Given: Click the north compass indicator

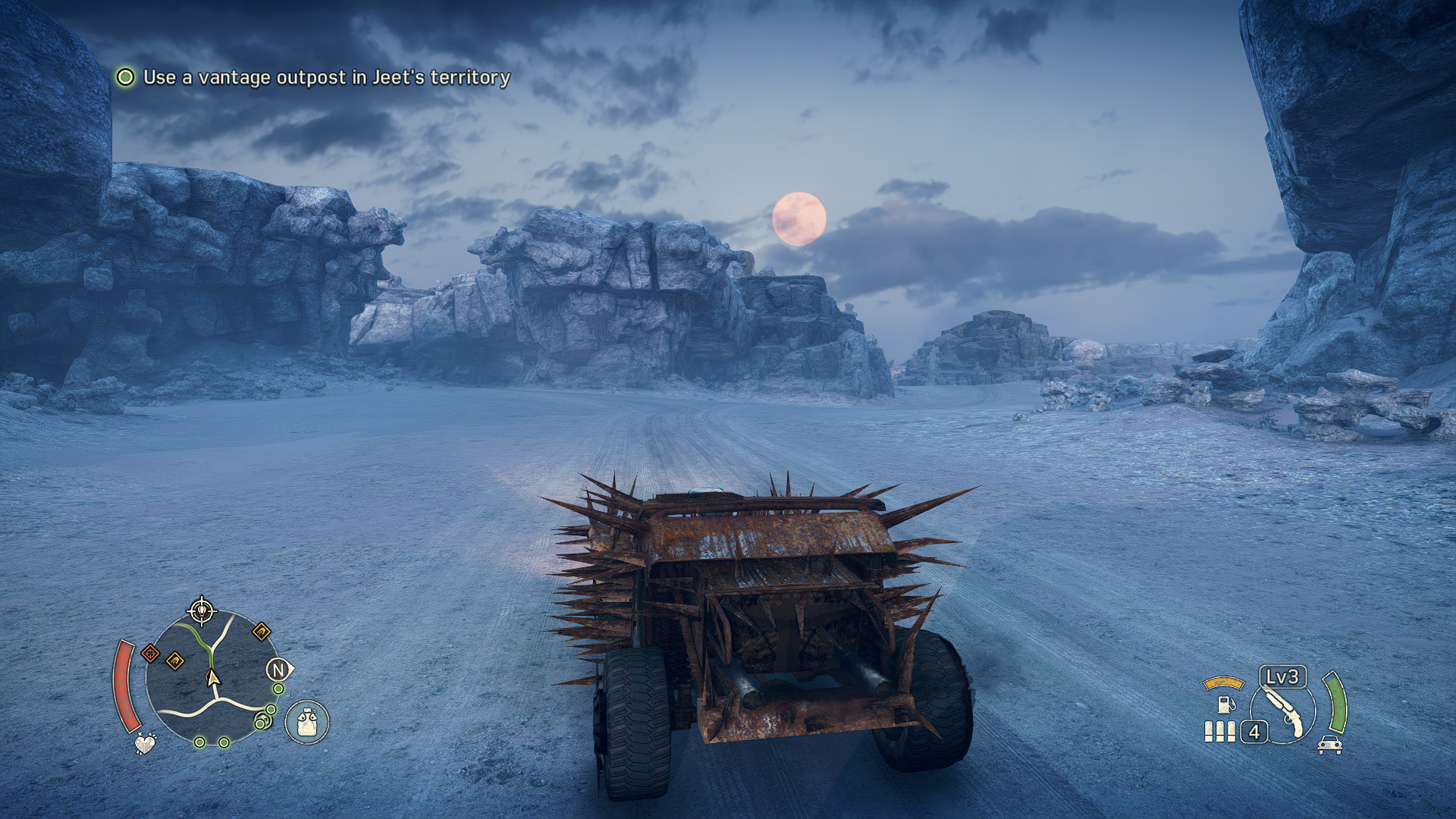Looking at the screenshot, I should (x=278, y=670).
